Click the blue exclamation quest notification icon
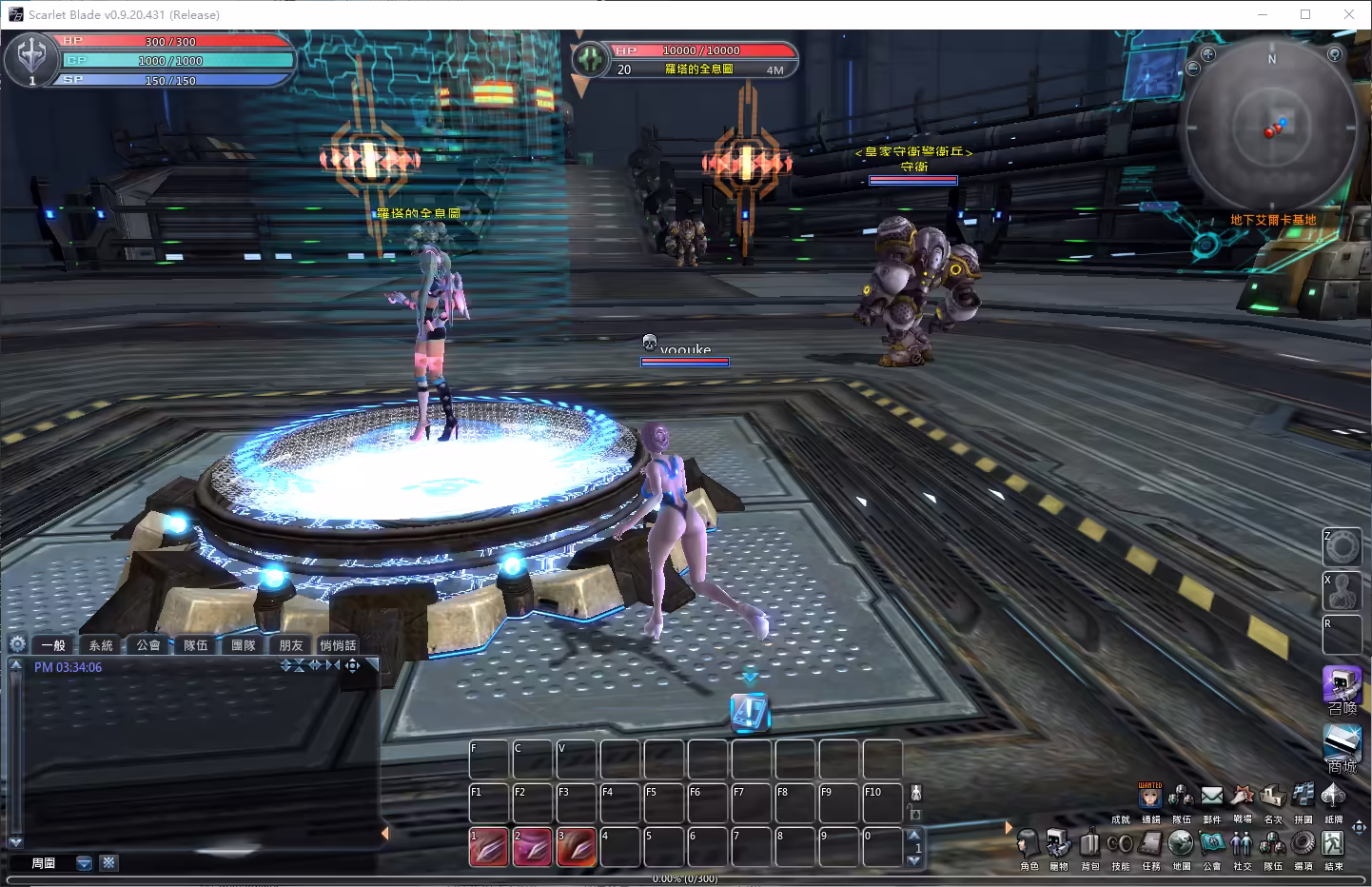This screenshot has height=887, width=1372. (x=749, y=712)
